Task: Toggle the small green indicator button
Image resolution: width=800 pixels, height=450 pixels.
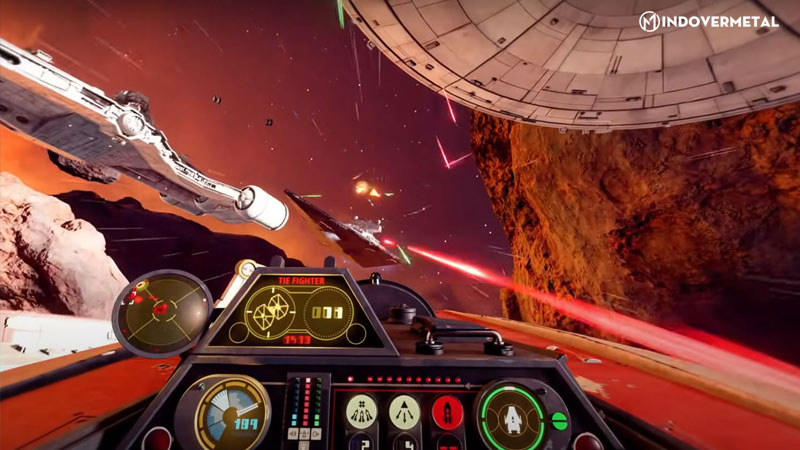Action: (559, 421)
